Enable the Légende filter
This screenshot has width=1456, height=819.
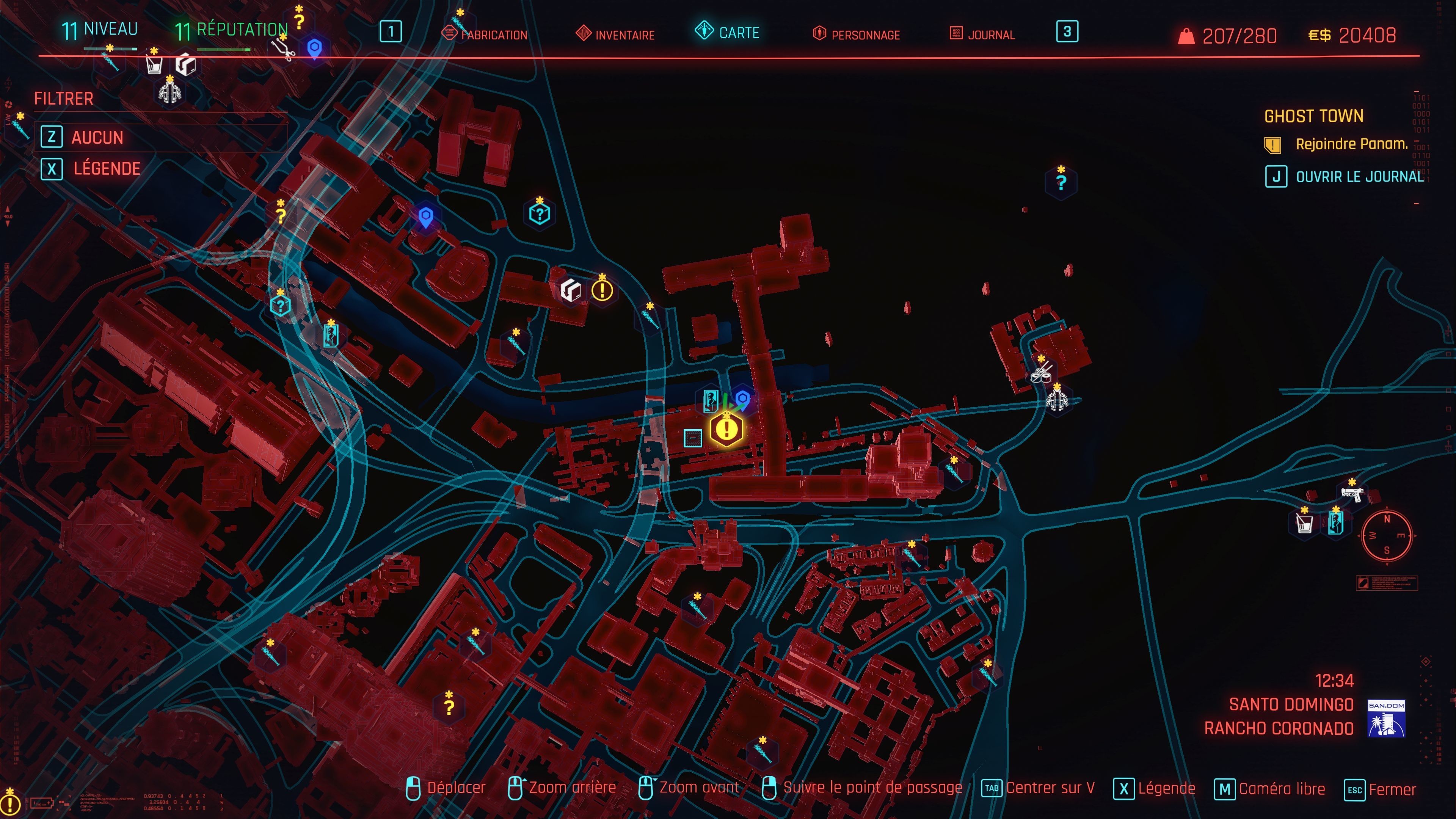point(107,168)
